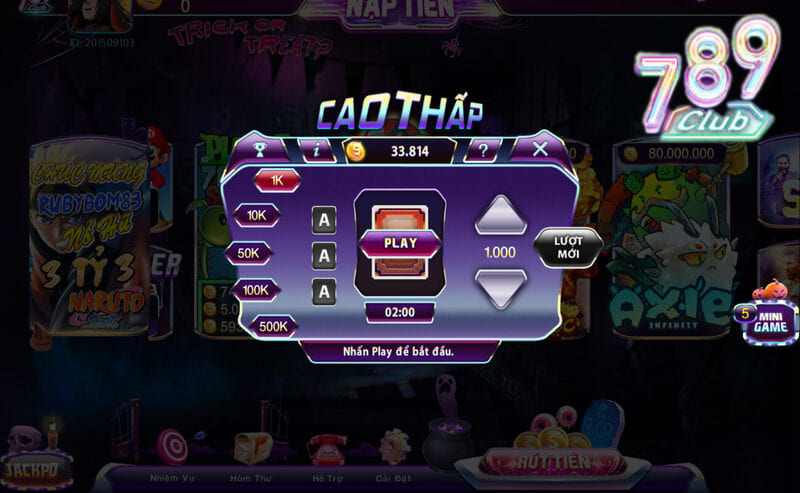Click the down arrow for lower

[x=500, y=288]
